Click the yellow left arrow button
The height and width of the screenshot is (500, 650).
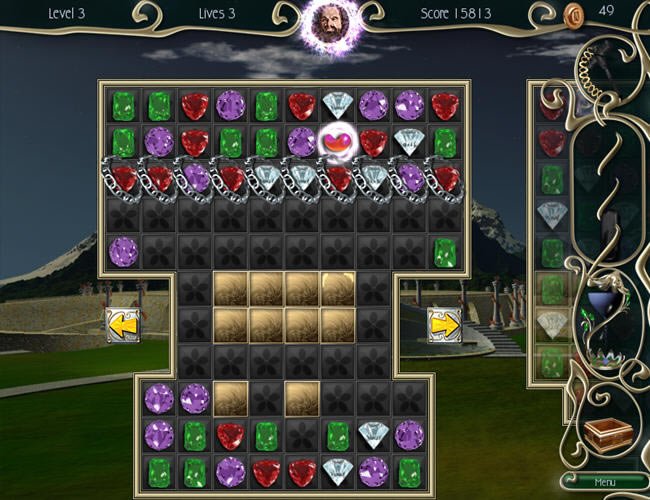123,324
